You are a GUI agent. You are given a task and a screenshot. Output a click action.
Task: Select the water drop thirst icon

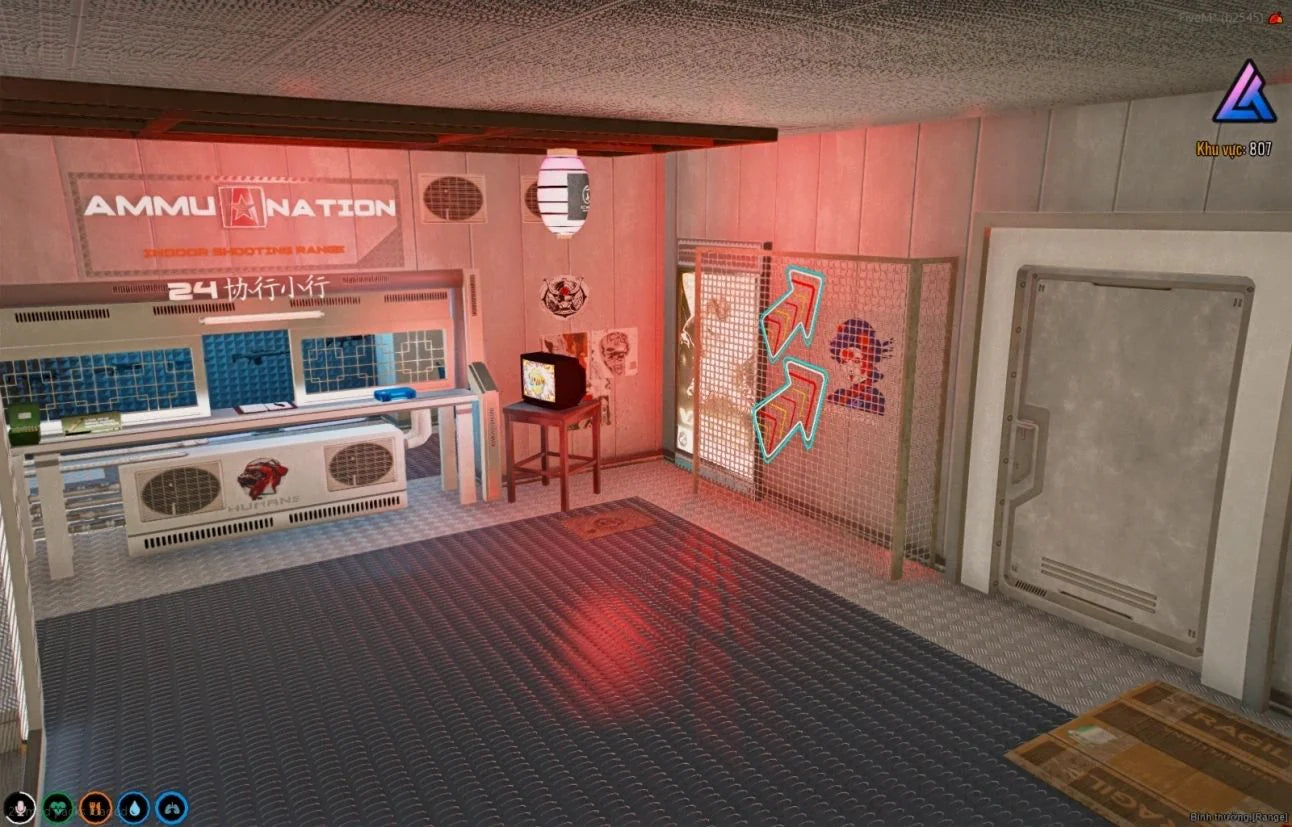click(x=134, y=807)
